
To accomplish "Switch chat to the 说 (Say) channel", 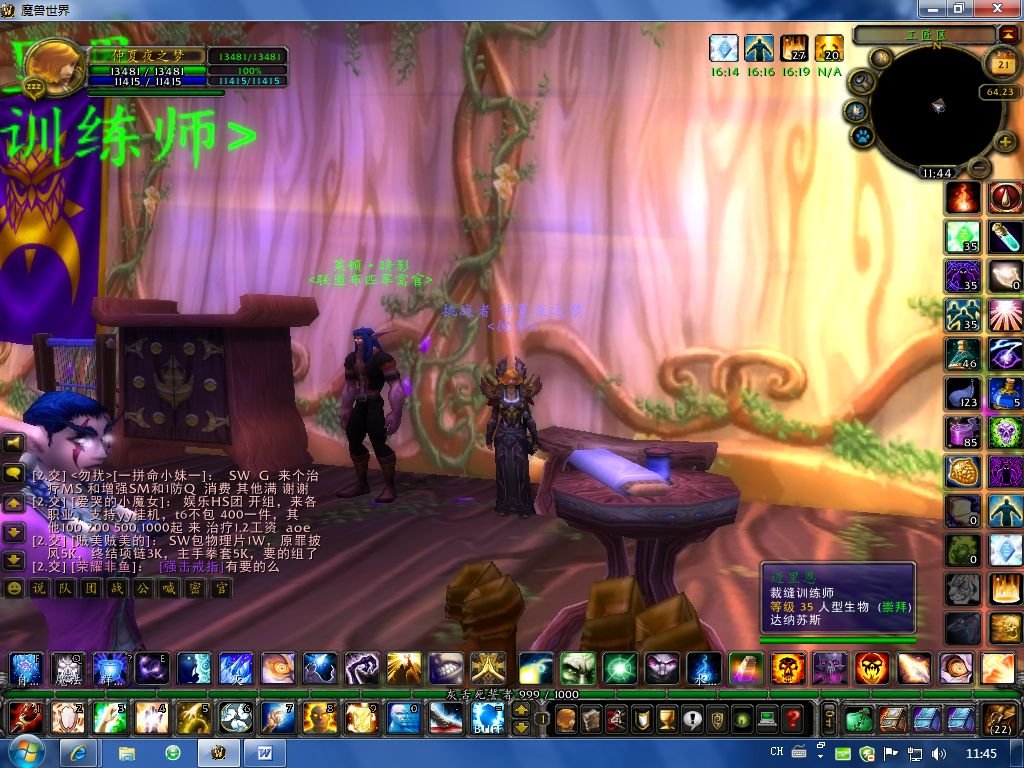I will coord(38,589).
